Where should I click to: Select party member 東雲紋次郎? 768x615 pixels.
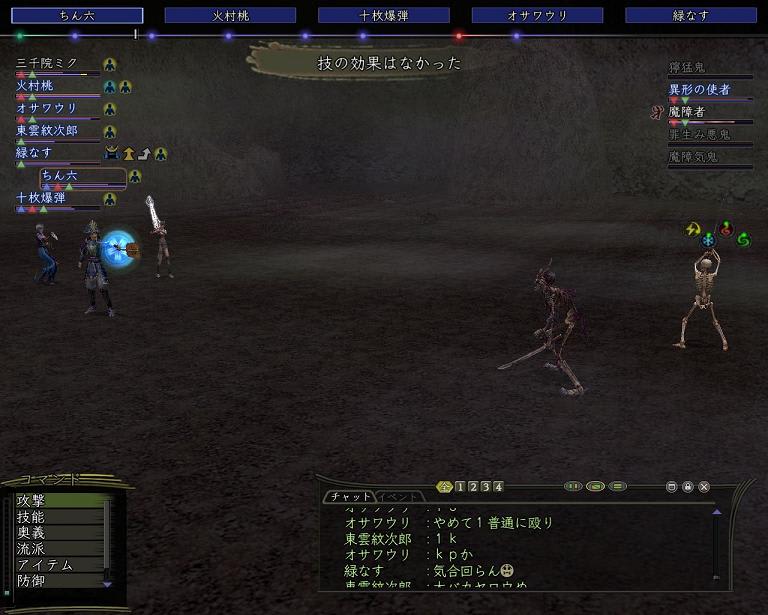tap(47, 131)
